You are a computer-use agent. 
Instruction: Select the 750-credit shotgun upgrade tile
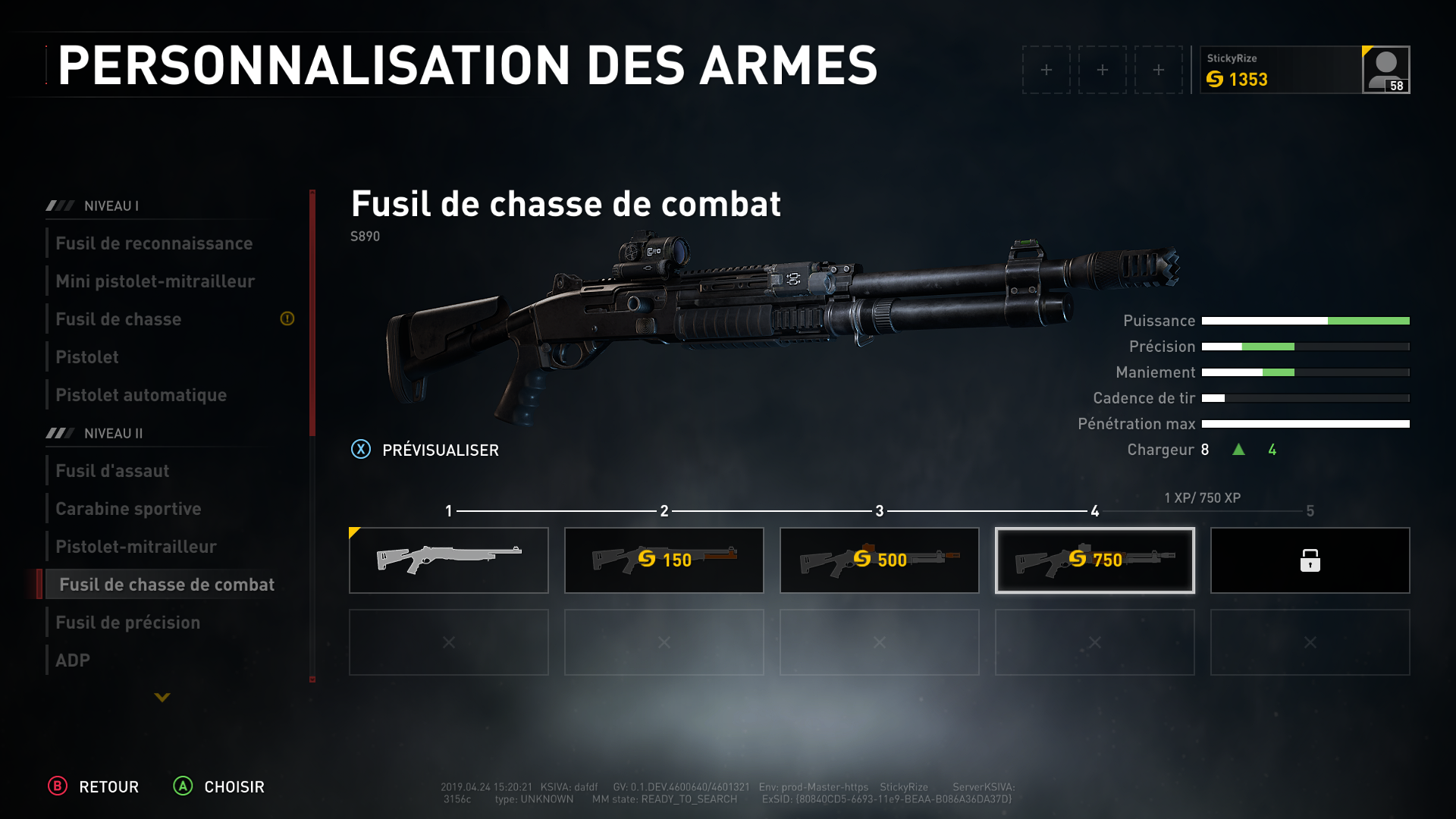(x=1094, y=560)
